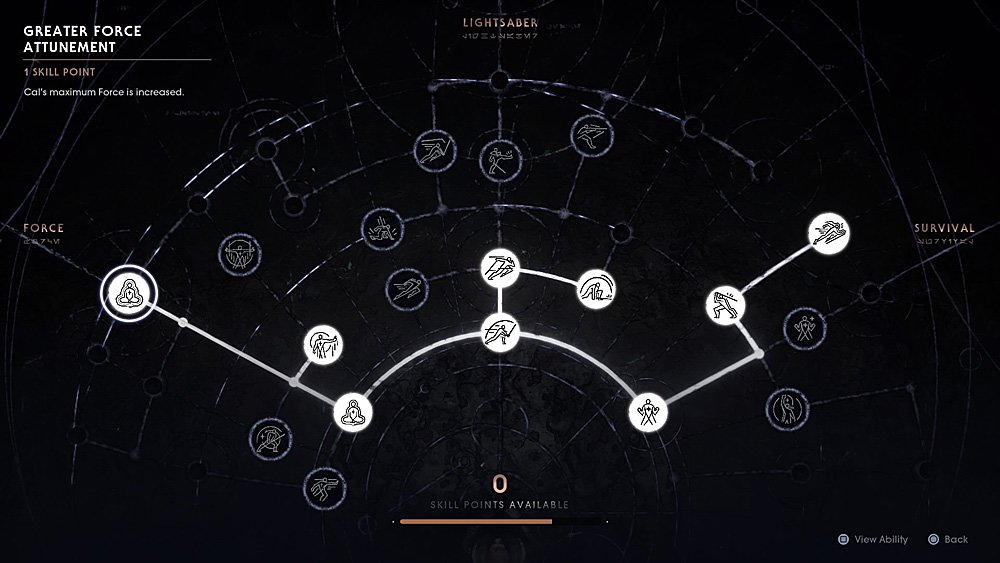
Task: Select the locked flying-kick skill node
Action: click(587, 135)
